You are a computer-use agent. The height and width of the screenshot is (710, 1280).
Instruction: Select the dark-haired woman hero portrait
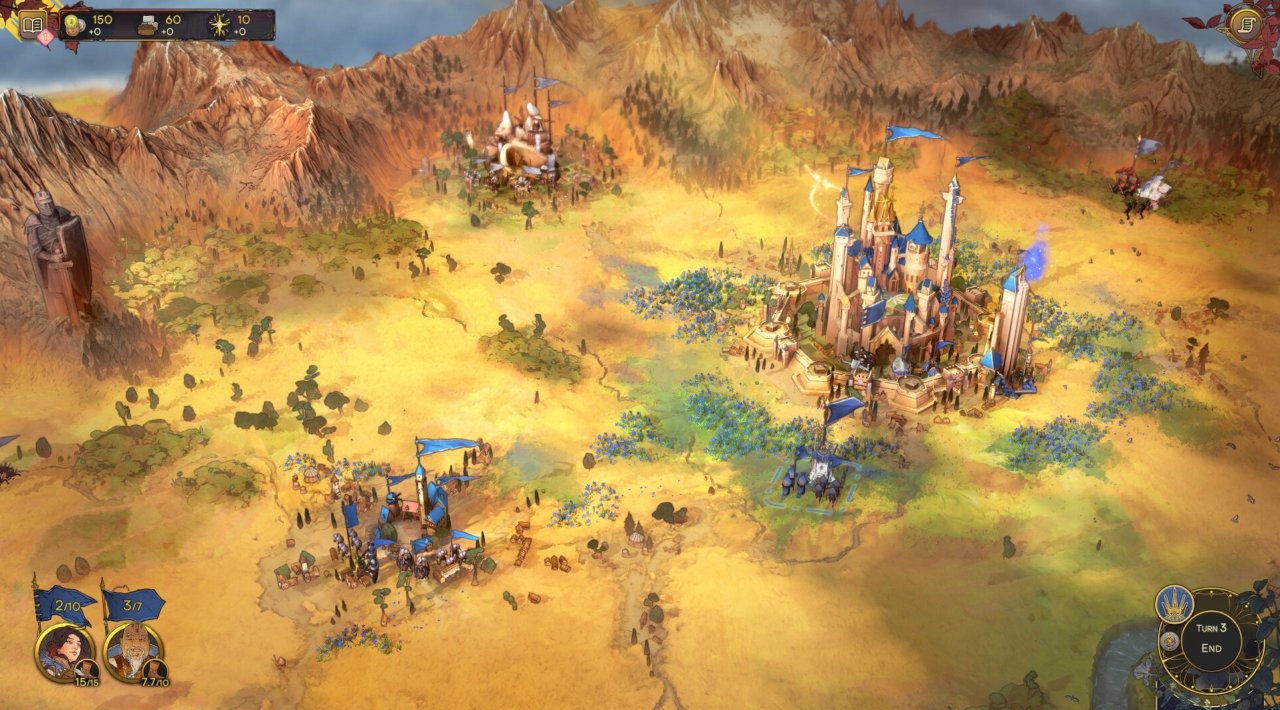[63, 649]
